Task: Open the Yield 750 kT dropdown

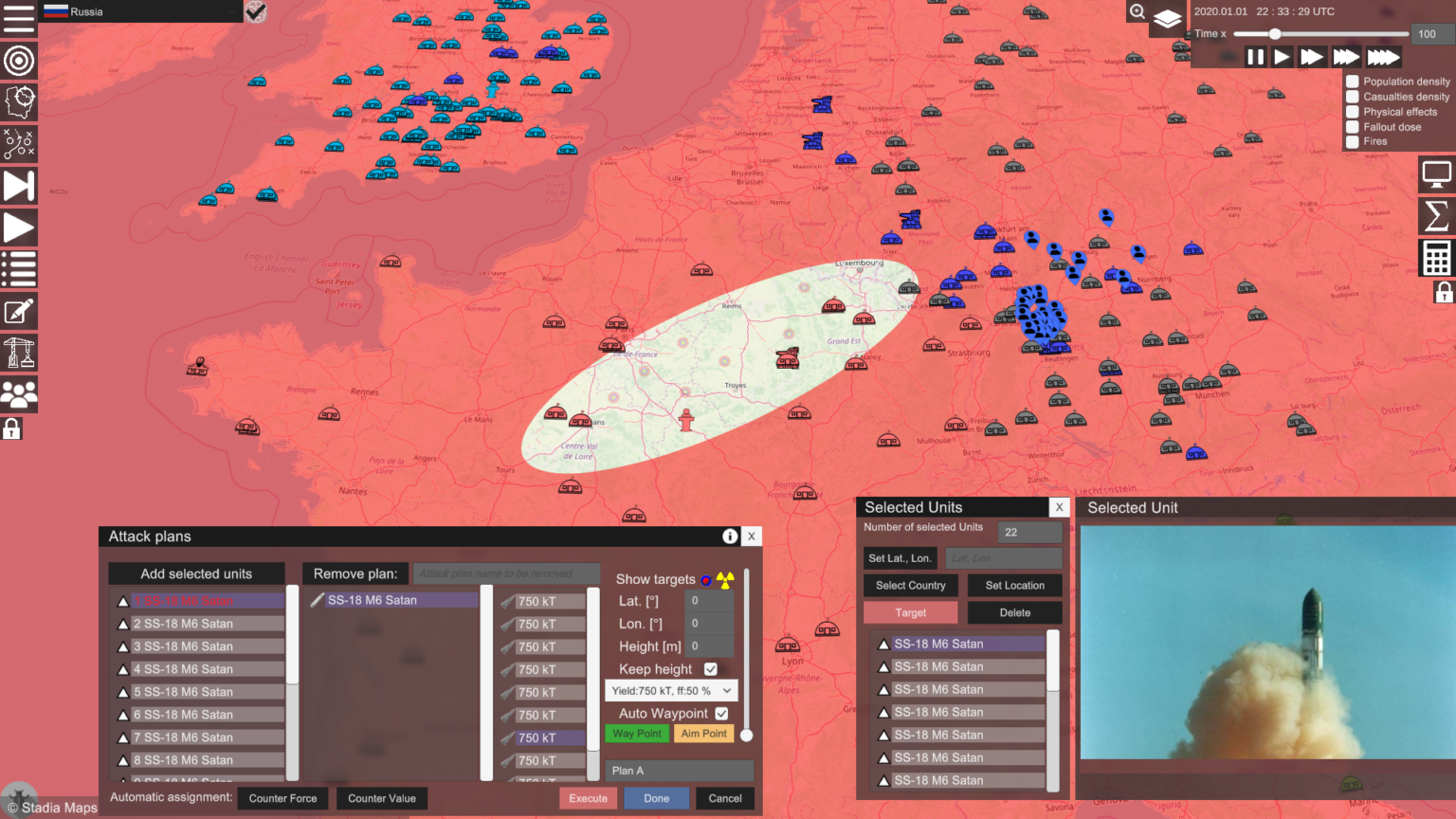Action: tap(670, 690)
